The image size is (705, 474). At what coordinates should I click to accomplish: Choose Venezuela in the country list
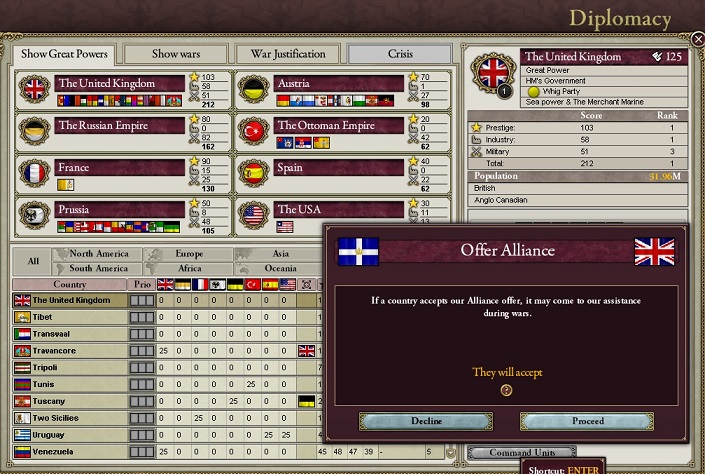[56, 452]
